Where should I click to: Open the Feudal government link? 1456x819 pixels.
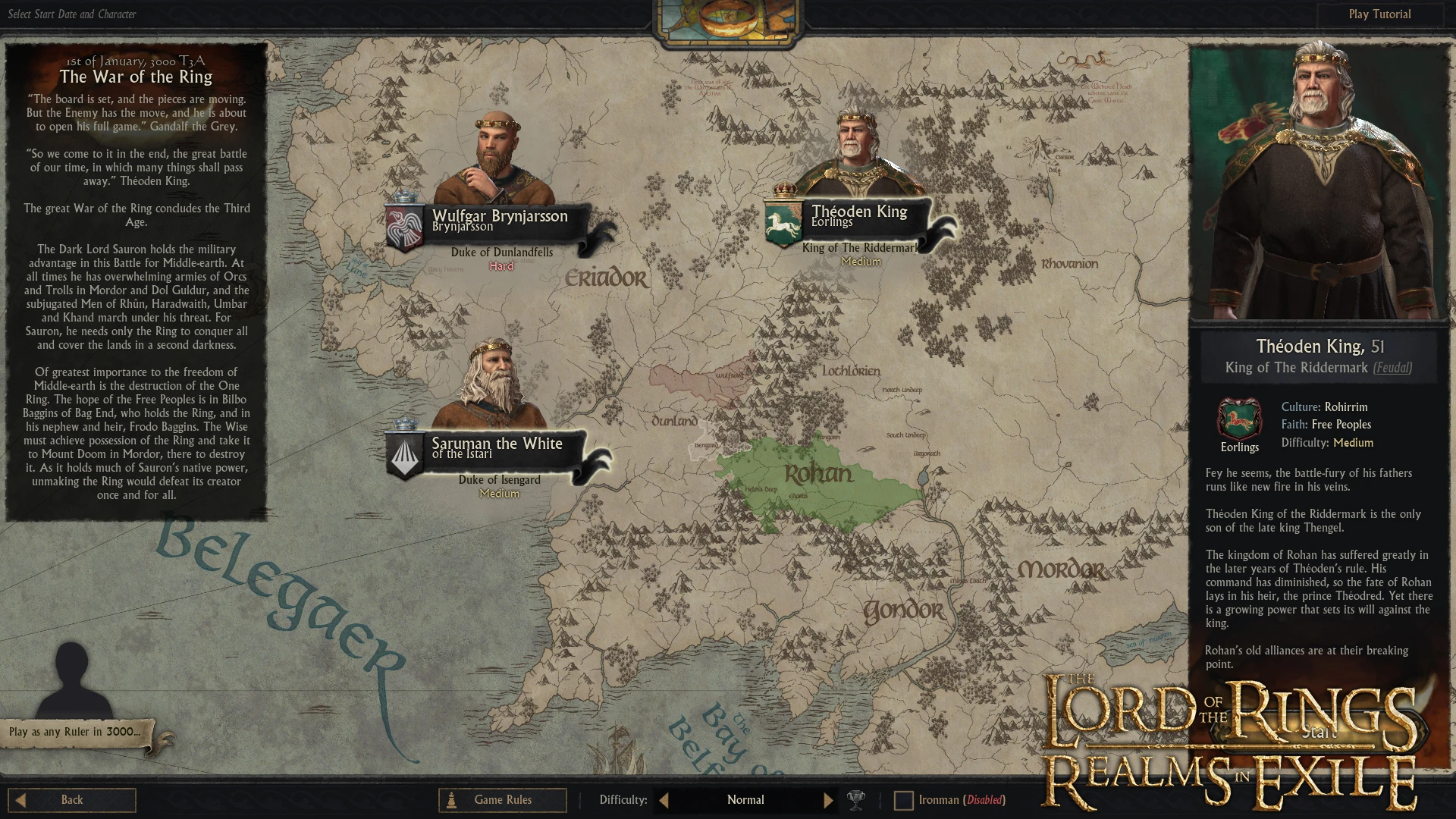coord(1394,367)
